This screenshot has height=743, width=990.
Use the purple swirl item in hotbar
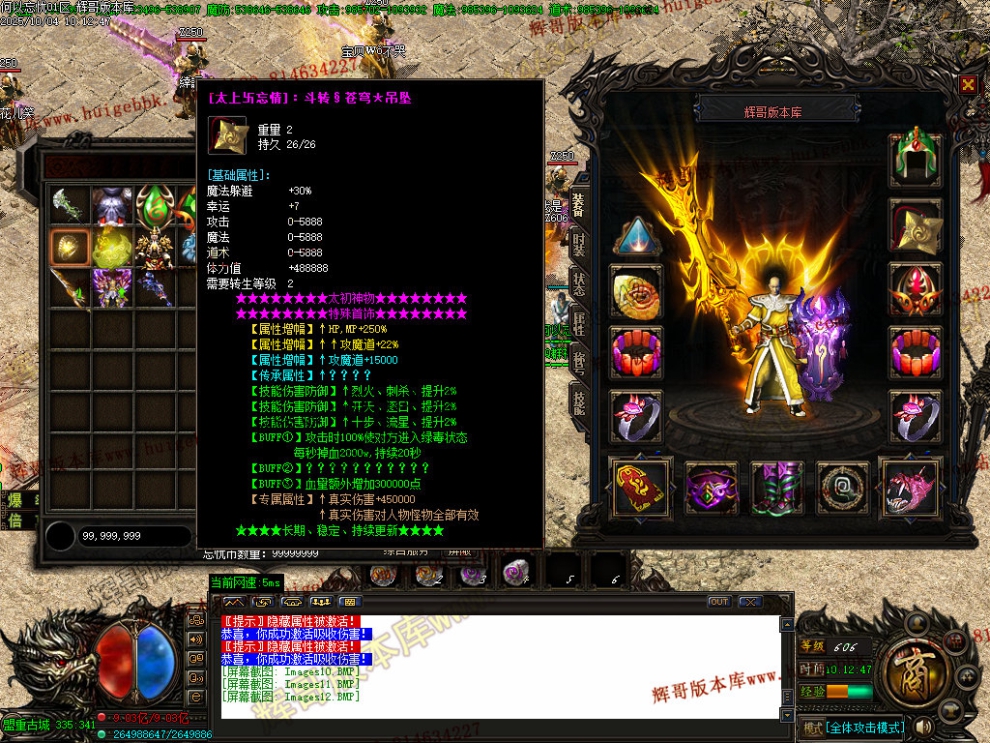click(517, 574)
